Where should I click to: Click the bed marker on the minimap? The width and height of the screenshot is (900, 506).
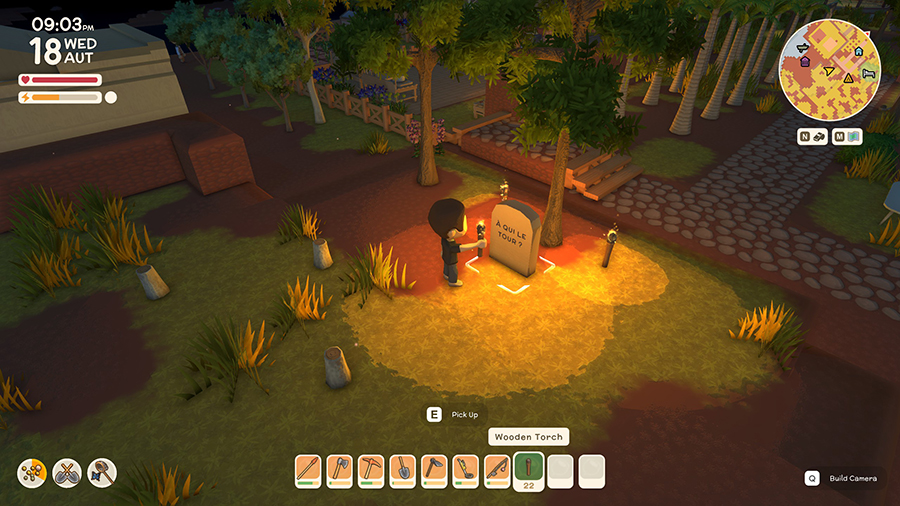pos(867,75)
